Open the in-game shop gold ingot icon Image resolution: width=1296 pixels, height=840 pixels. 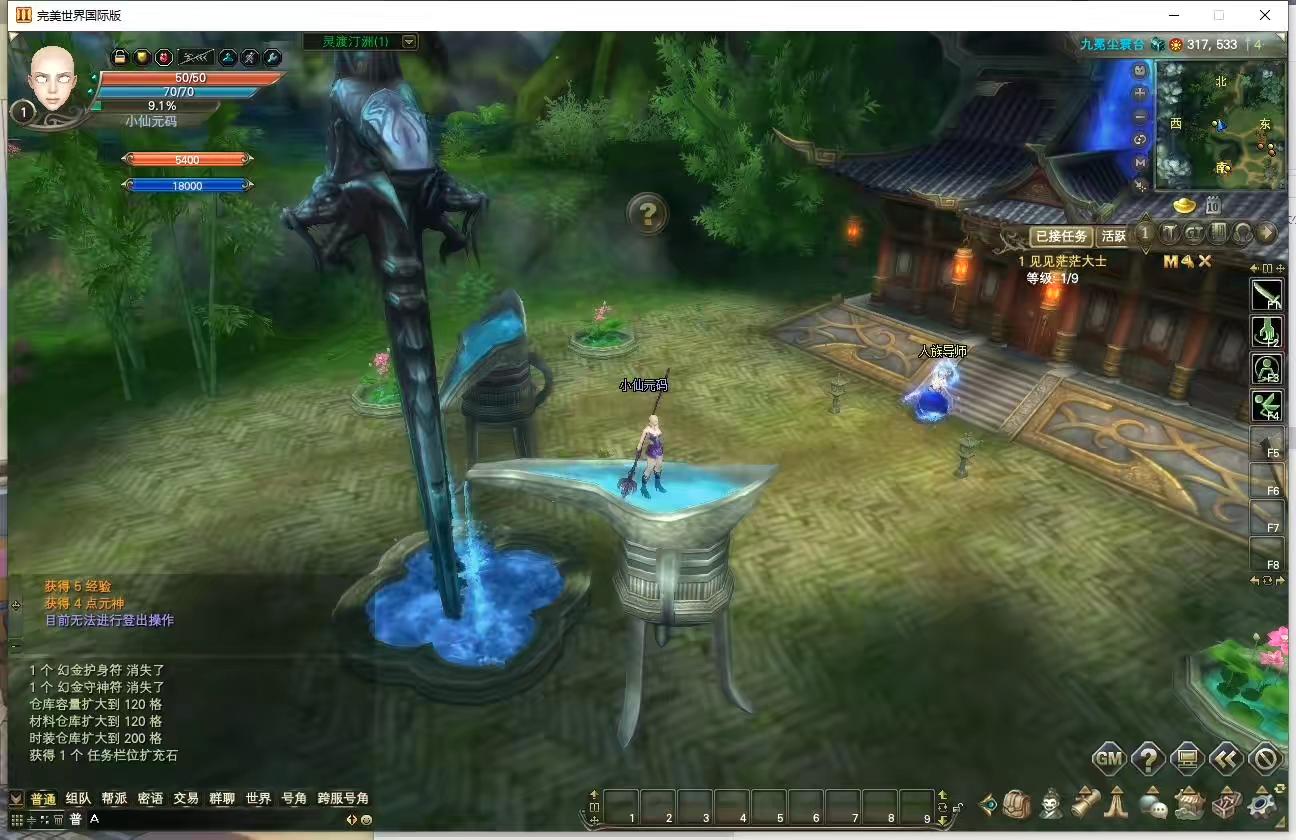[1182, 204]
